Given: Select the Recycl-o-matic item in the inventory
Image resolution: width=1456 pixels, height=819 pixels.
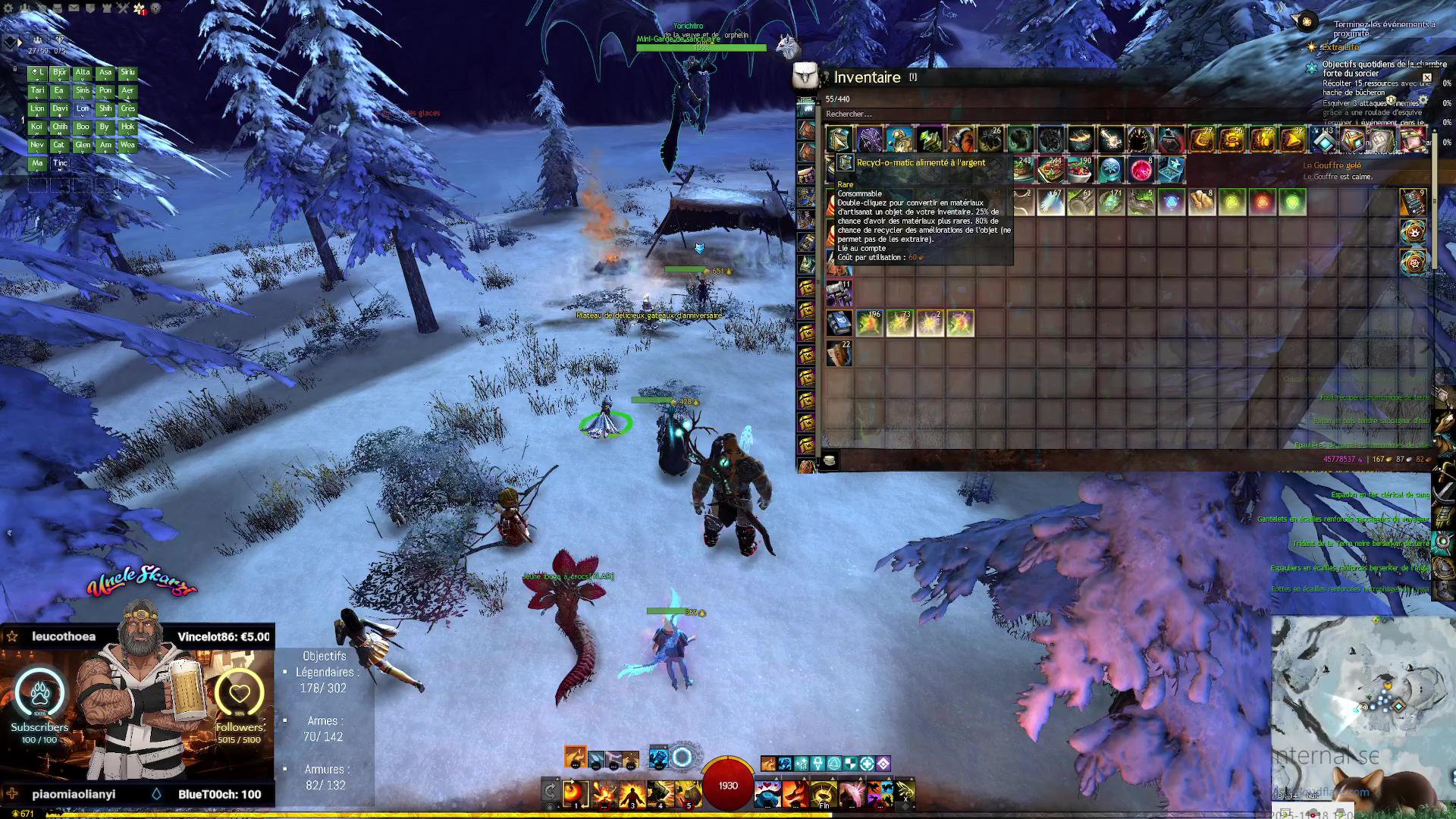Looking at the screenshot, I should coord(839,140).
